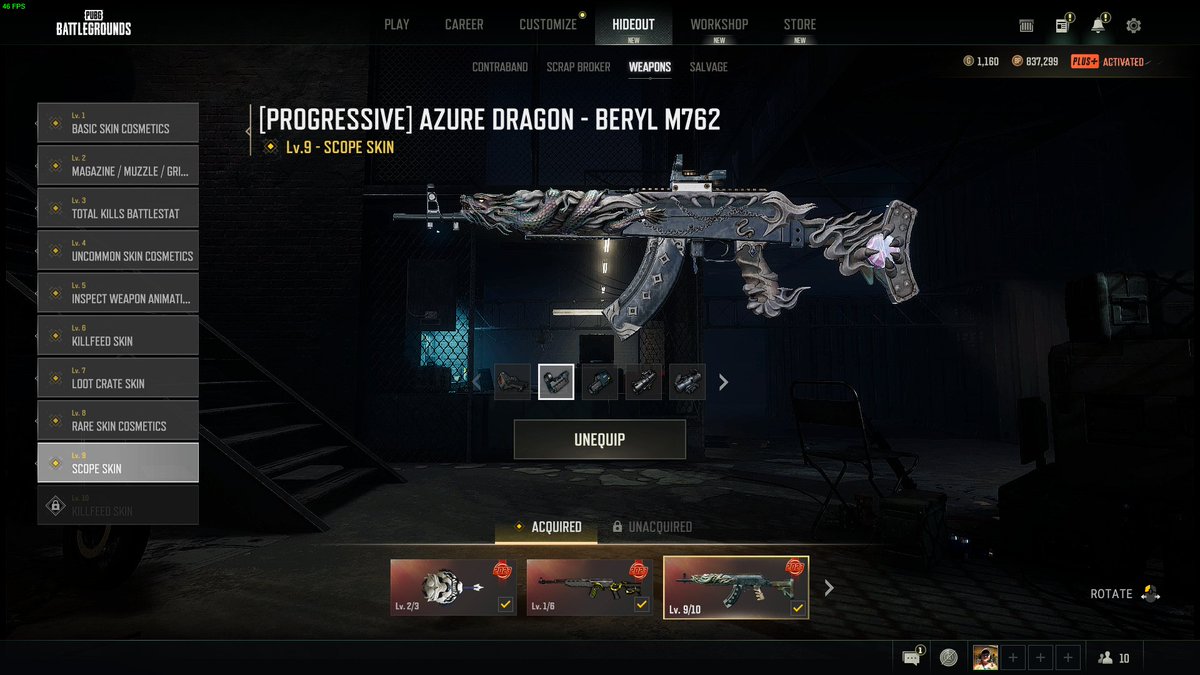
Task: Open the CUSTOMIZE menu
Action: [x=548, y=24]
